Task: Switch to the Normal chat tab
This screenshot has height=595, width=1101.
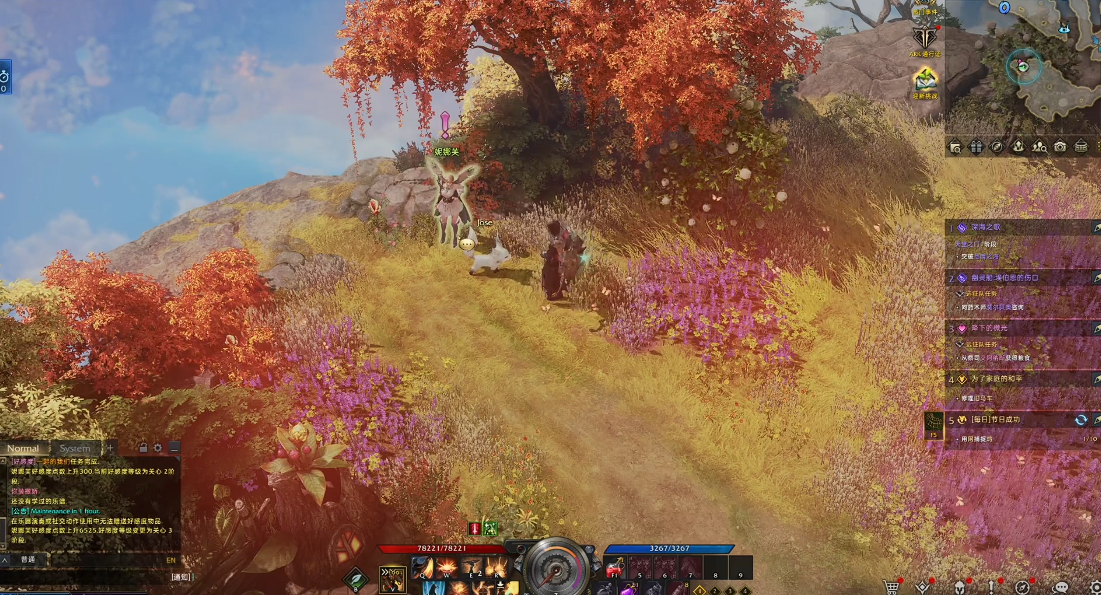Action: click(25, 449)
